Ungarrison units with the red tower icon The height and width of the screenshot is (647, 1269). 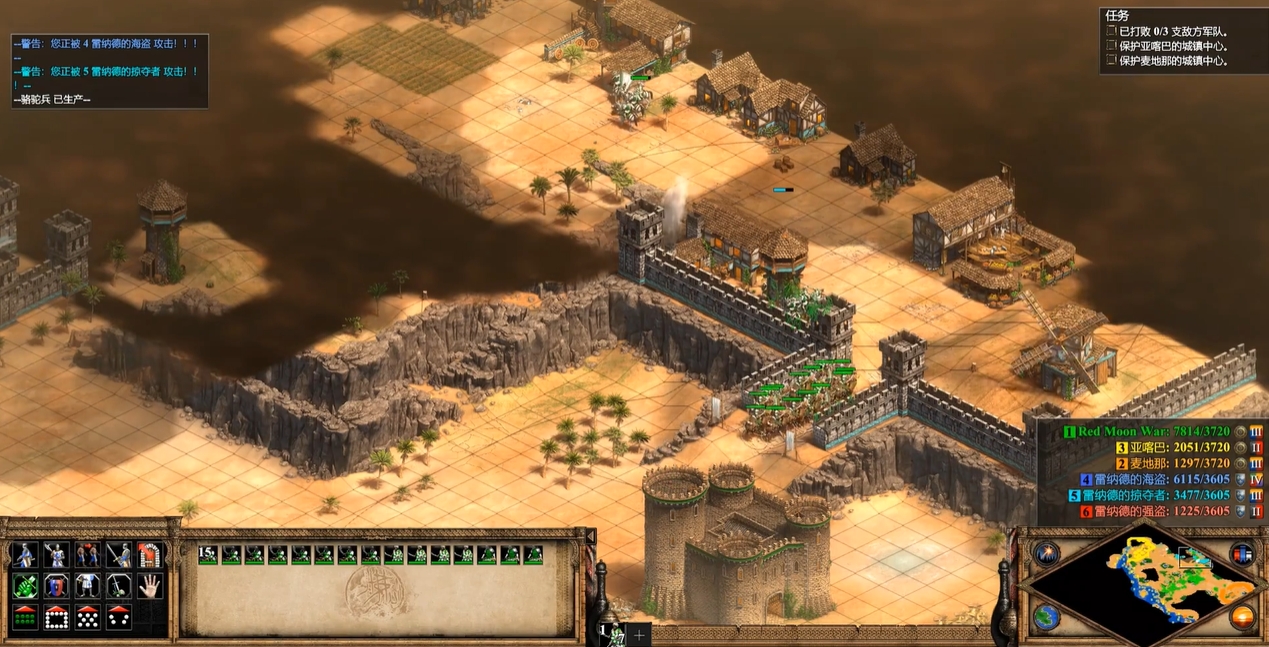coord(150,556)
